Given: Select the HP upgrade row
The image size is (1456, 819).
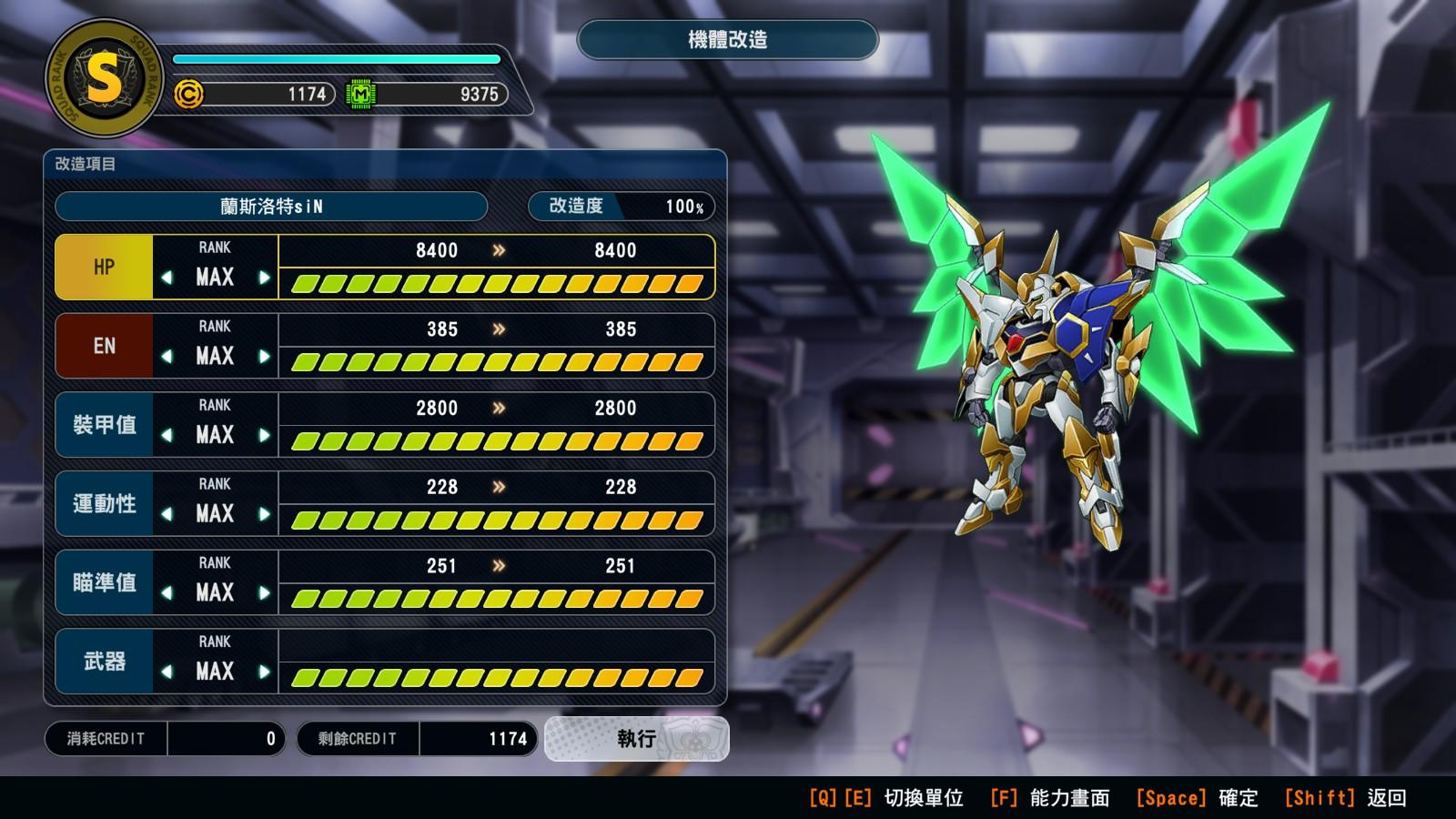Looking at the screenshot, I should coord(104,268).
